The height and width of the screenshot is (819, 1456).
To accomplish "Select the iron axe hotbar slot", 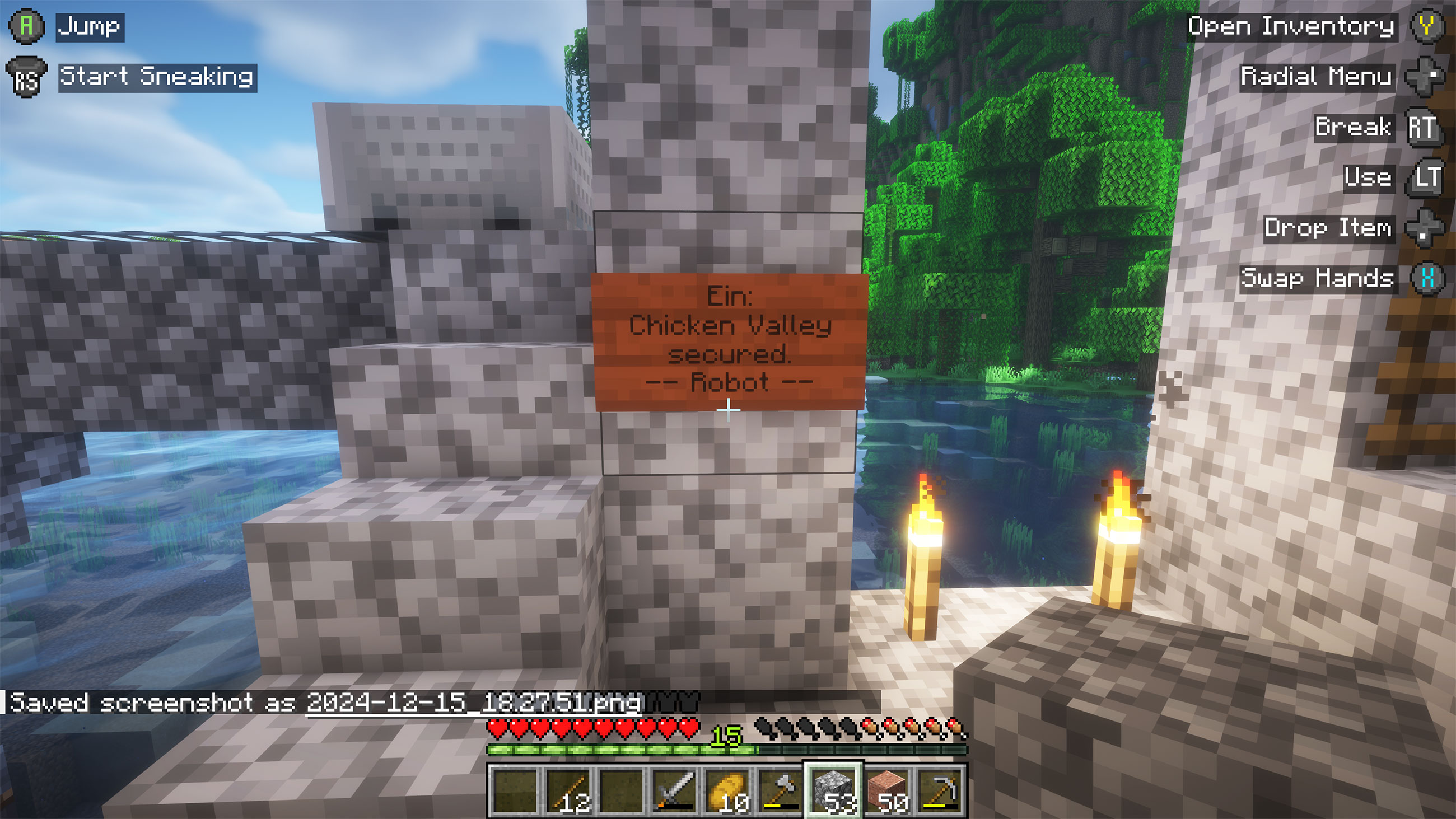I will pos(780,790).
